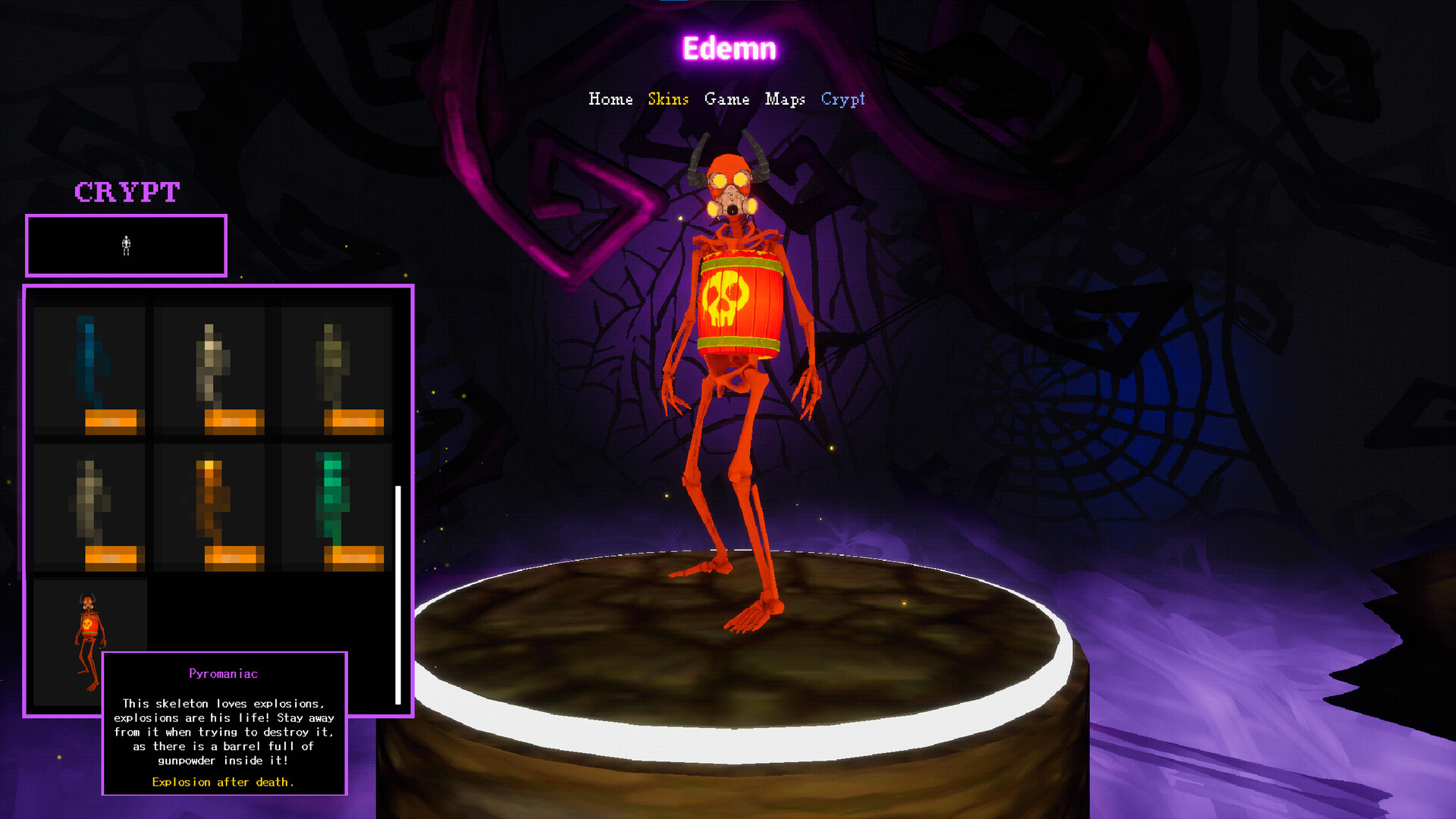Open the Maps menu
The height and width of the screenshot is (819, 1456).
tap(787, 99)
